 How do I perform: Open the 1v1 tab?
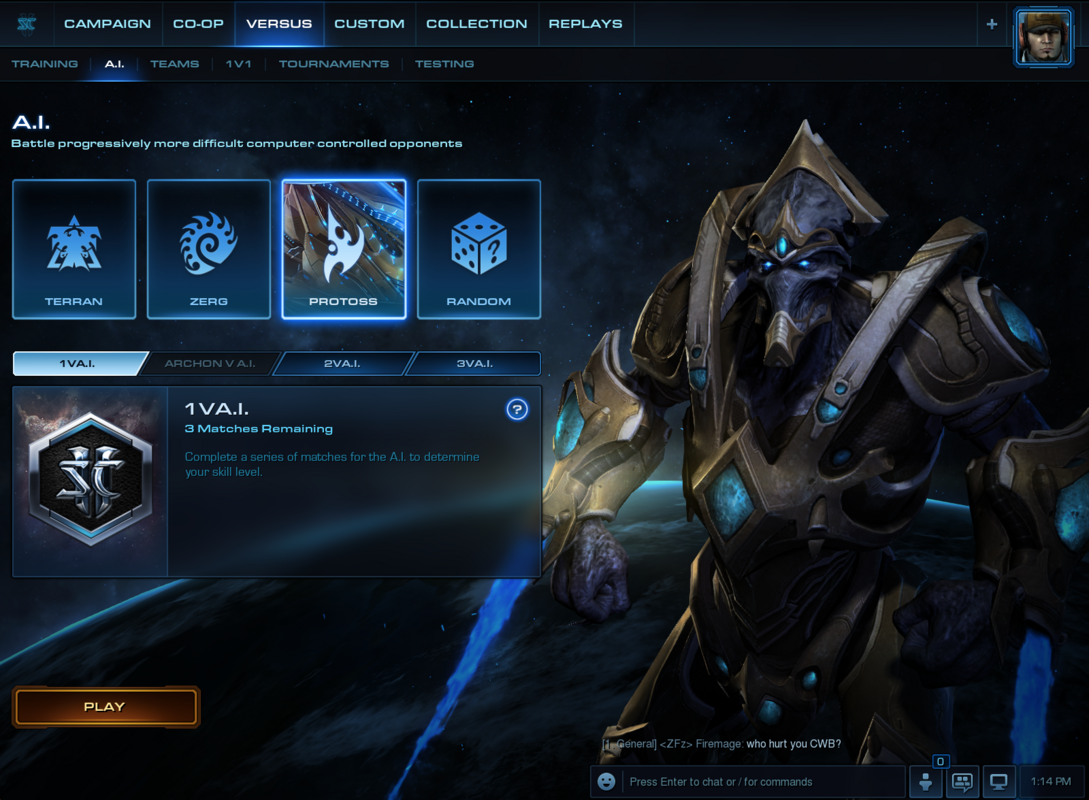coord(238,64)
